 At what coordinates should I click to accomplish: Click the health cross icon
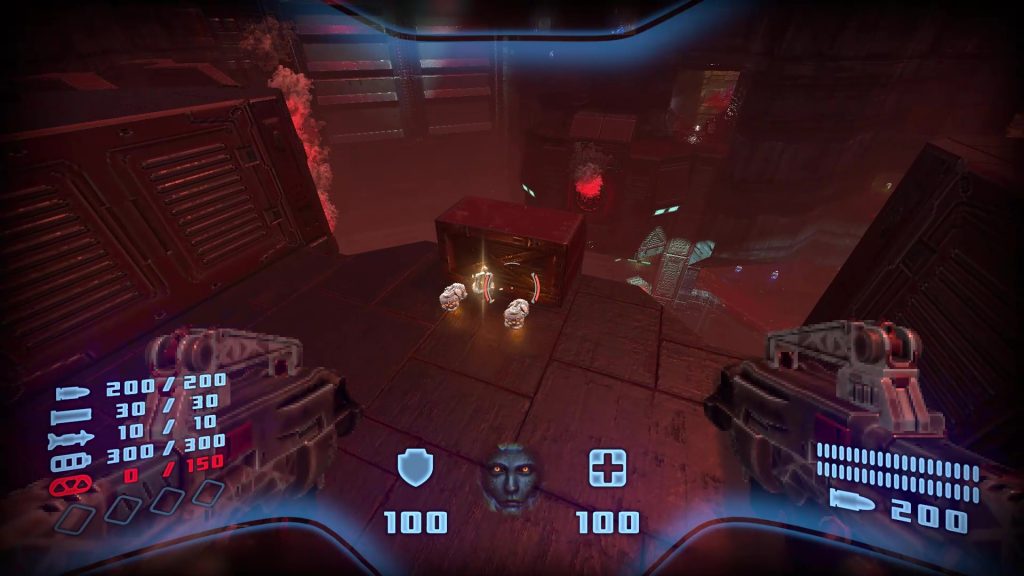(607, 466)
